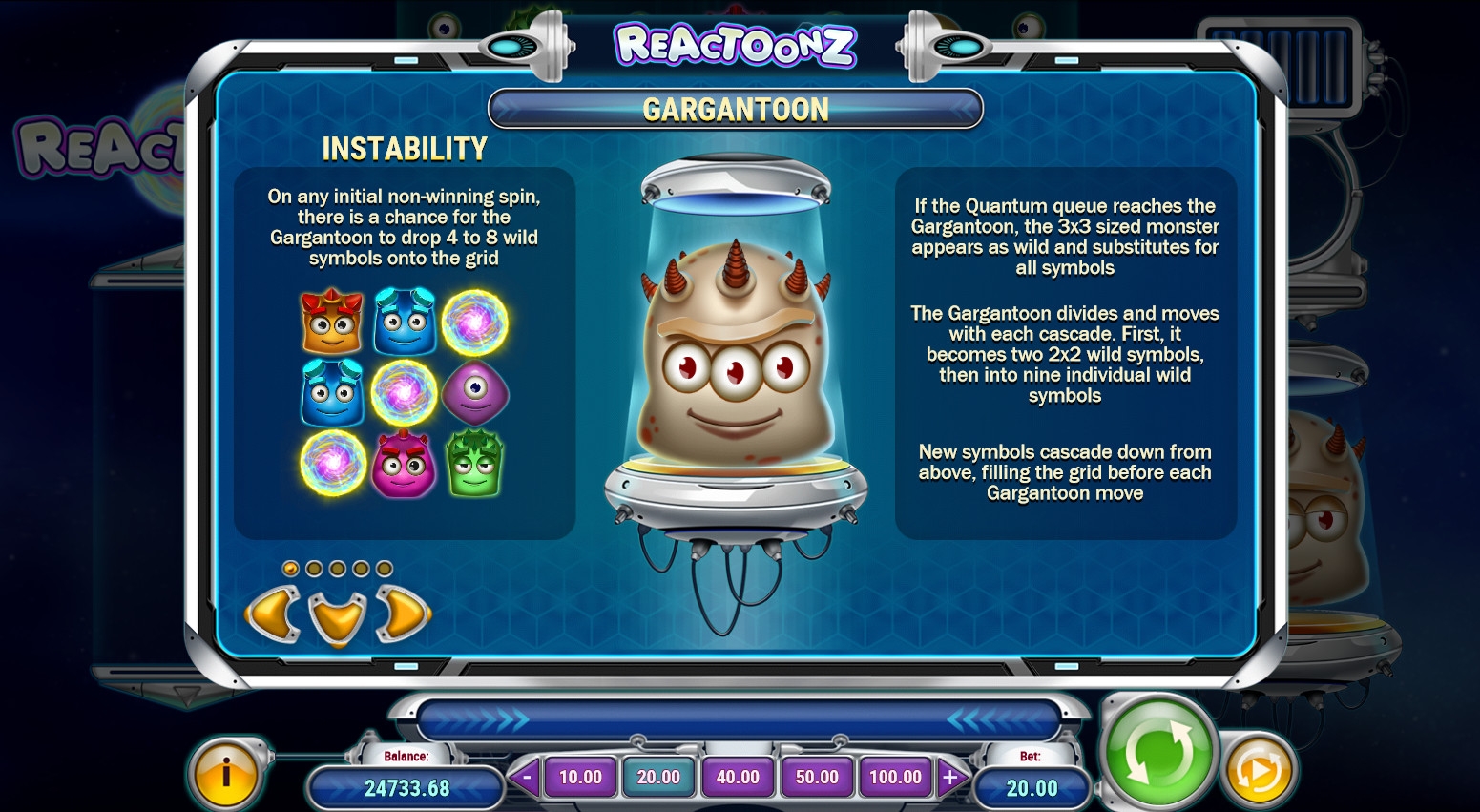
Task: Select the 100.00 bet option
Action: point(895,777)
